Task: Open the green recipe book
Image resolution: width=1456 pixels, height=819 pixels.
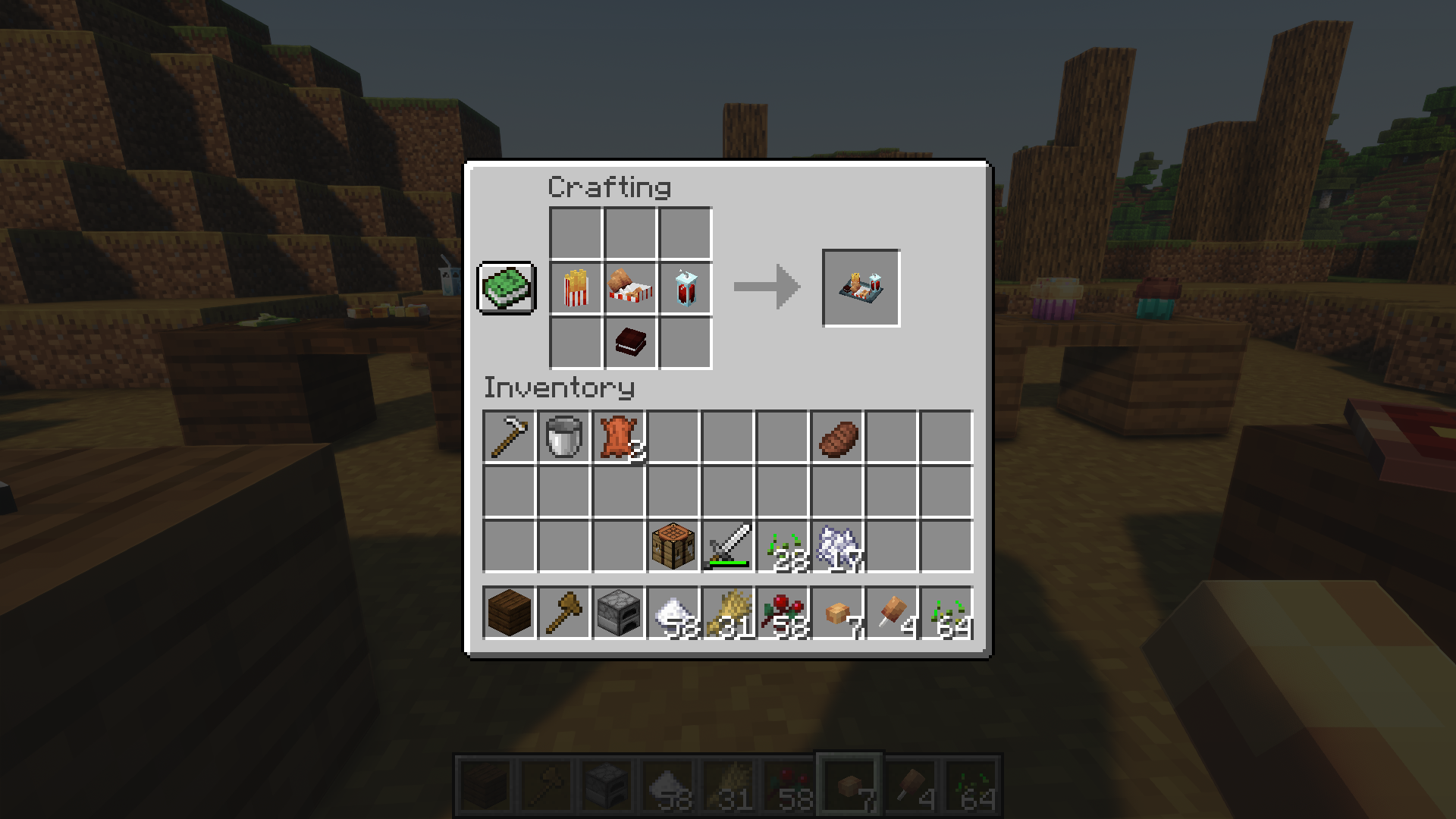Action: point(507,289)
